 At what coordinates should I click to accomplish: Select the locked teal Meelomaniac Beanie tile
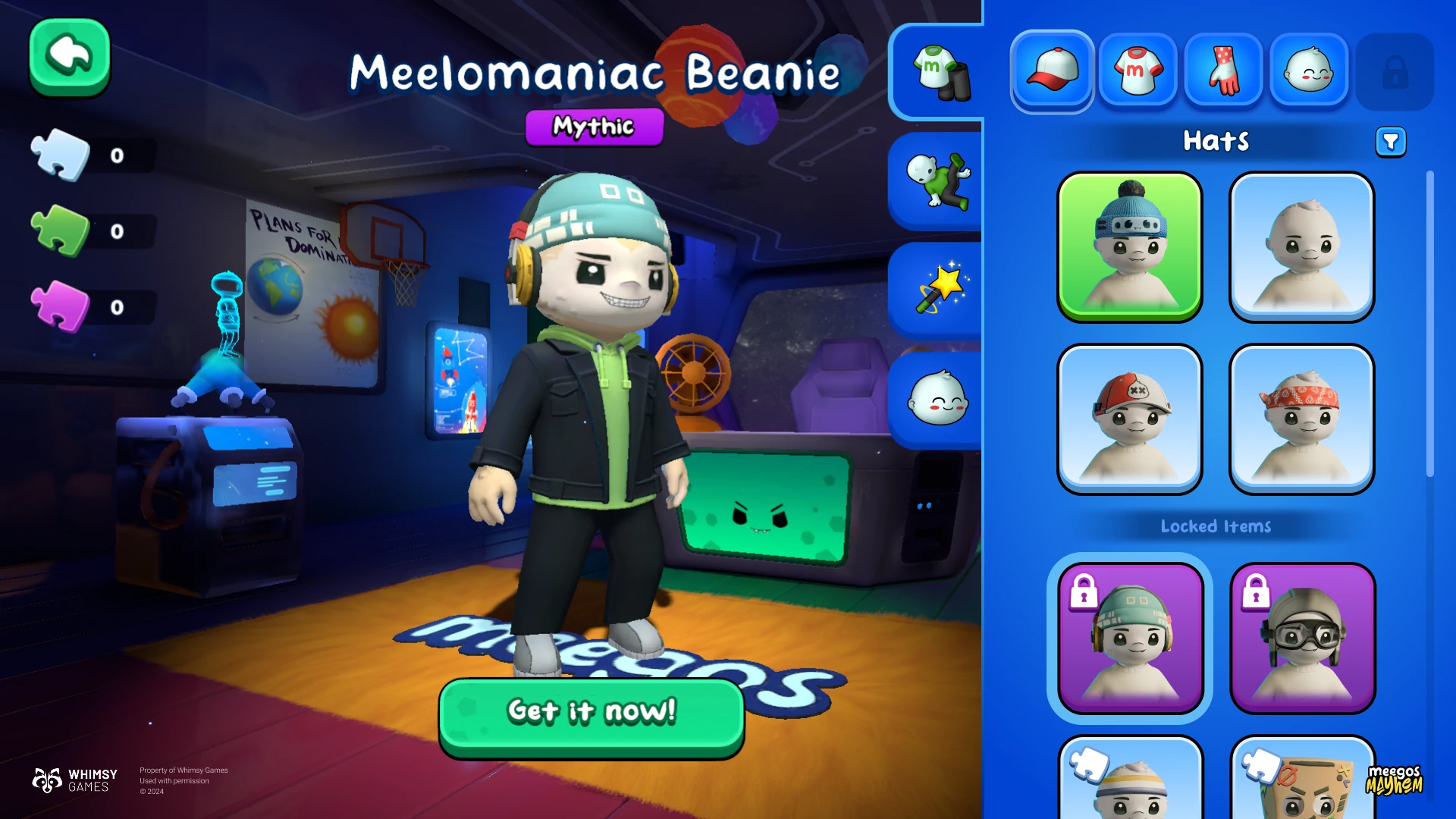pyautogui.click(x=1130, y=637)
